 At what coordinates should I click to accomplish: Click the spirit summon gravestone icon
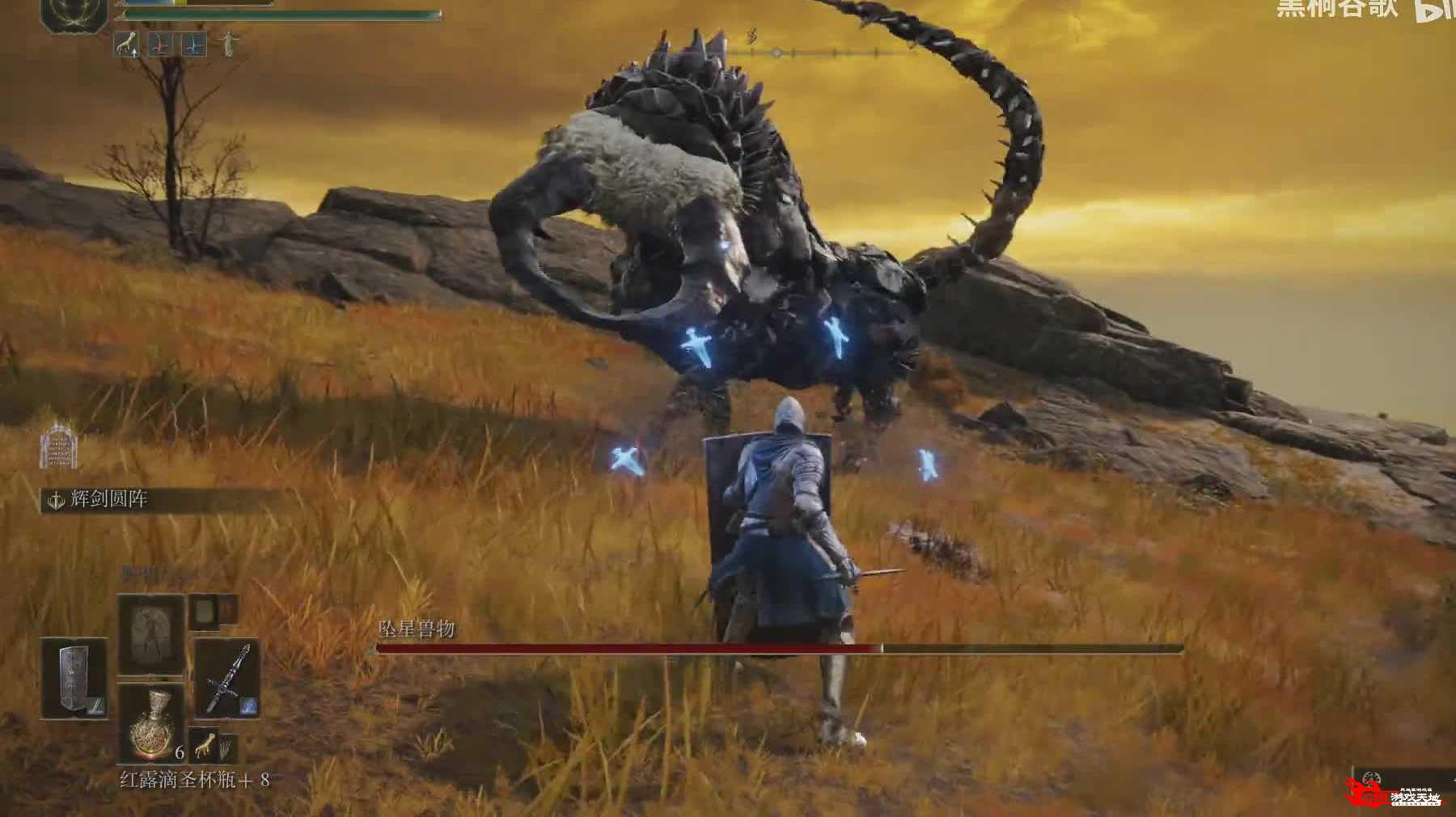click(60, 446)
